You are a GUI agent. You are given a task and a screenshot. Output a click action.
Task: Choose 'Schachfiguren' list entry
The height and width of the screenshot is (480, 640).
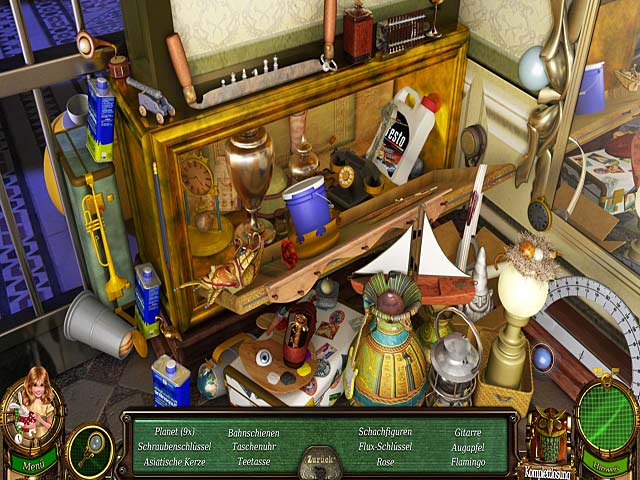[385, 432]
